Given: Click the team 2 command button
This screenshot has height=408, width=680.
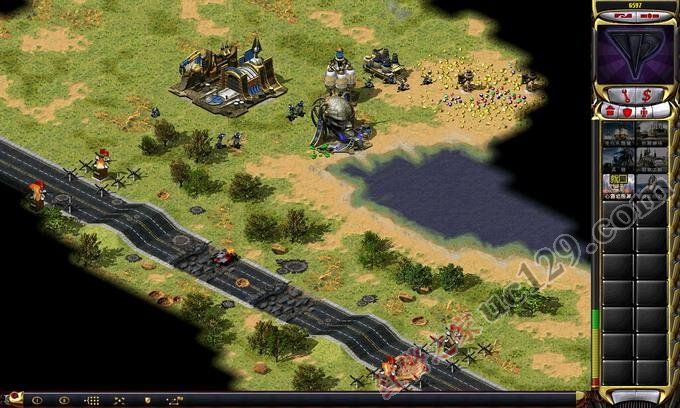Looking at the screenshot, I should 64,400.
